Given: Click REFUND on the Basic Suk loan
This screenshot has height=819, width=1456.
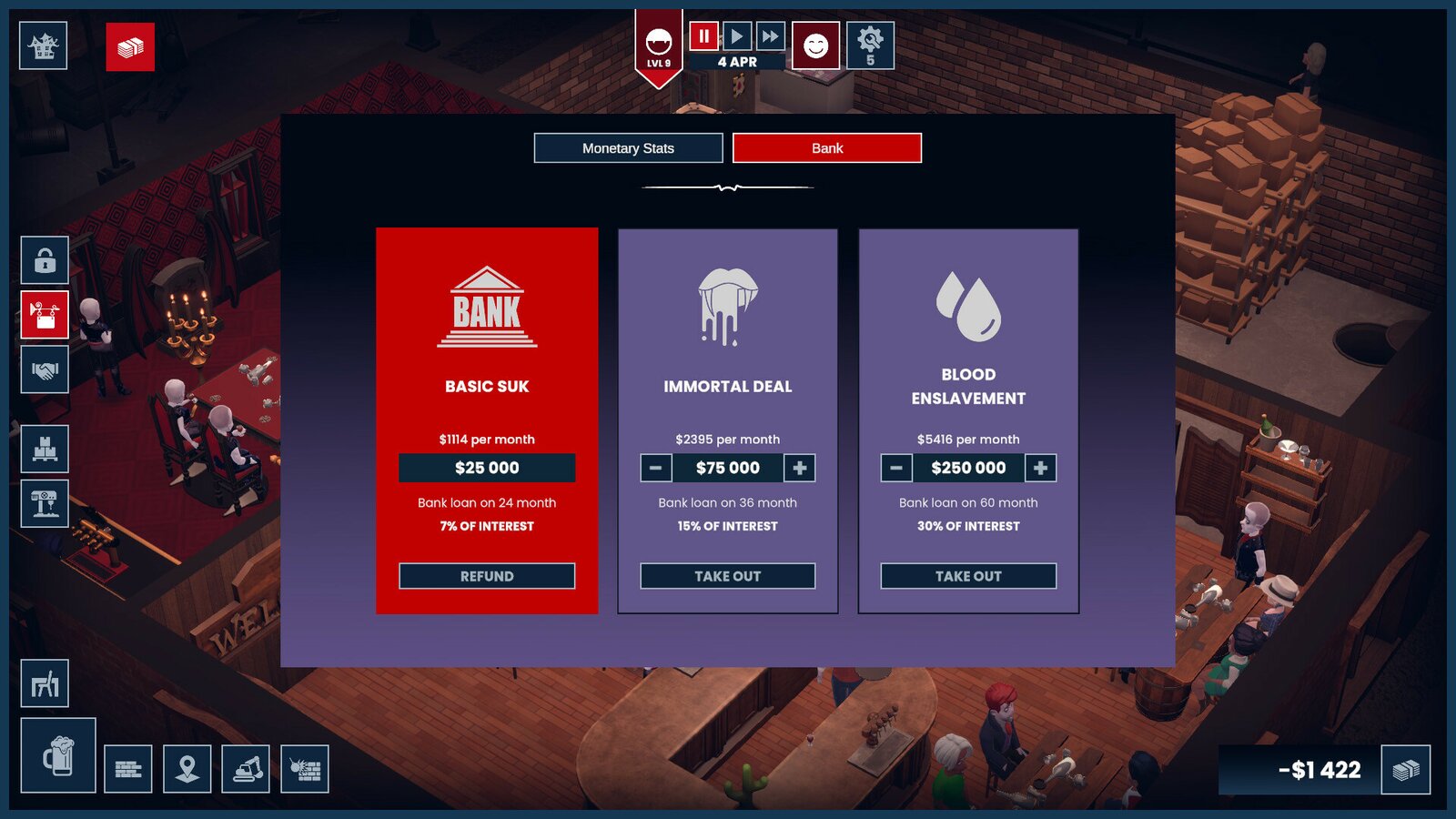Looking at the screenshot, I should 487,575.
